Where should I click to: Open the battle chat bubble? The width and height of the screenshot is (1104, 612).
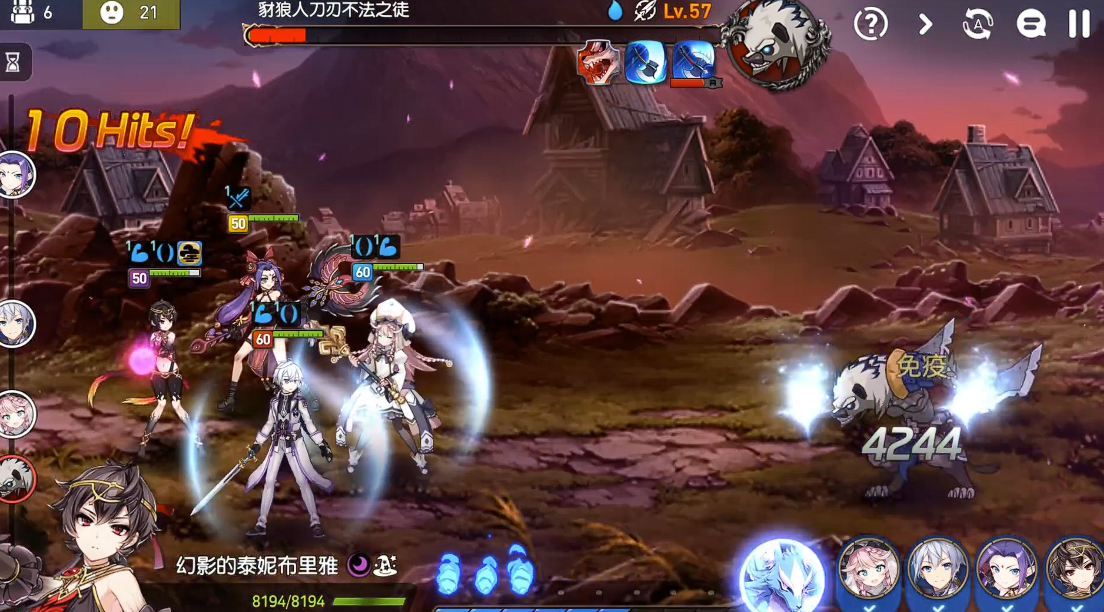pyautogui.click(x=1031, y=24)
